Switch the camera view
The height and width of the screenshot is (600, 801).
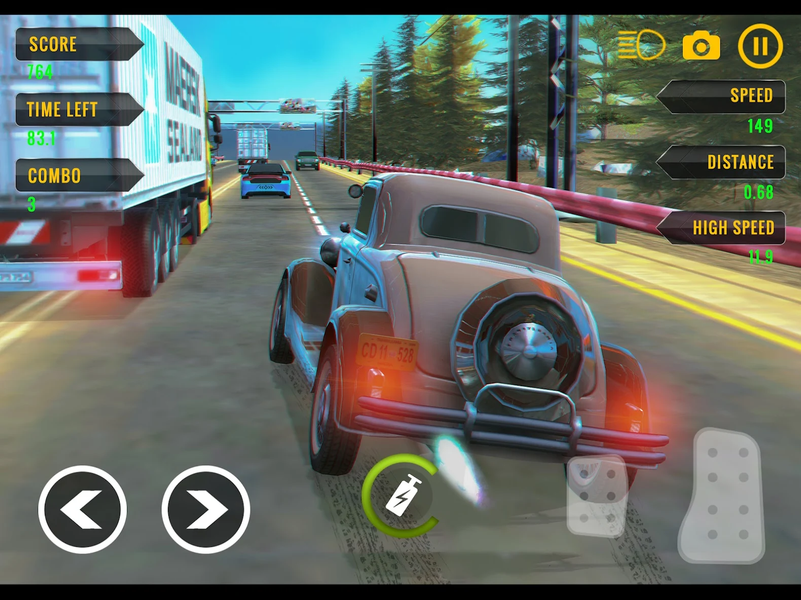click(x=701, y=45)
